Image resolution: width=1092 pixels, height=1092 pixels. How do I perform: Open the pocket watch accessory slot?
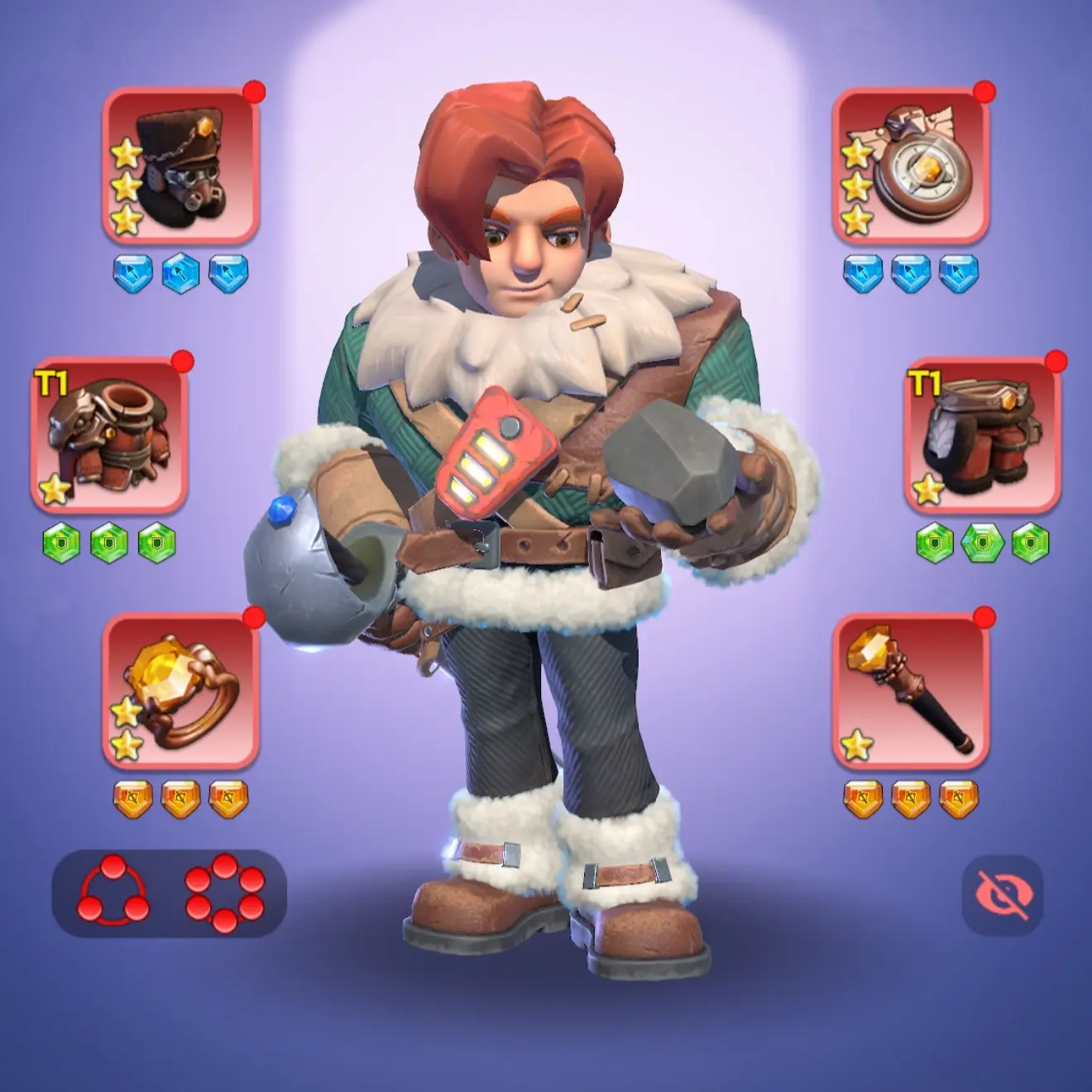point(911,165)
